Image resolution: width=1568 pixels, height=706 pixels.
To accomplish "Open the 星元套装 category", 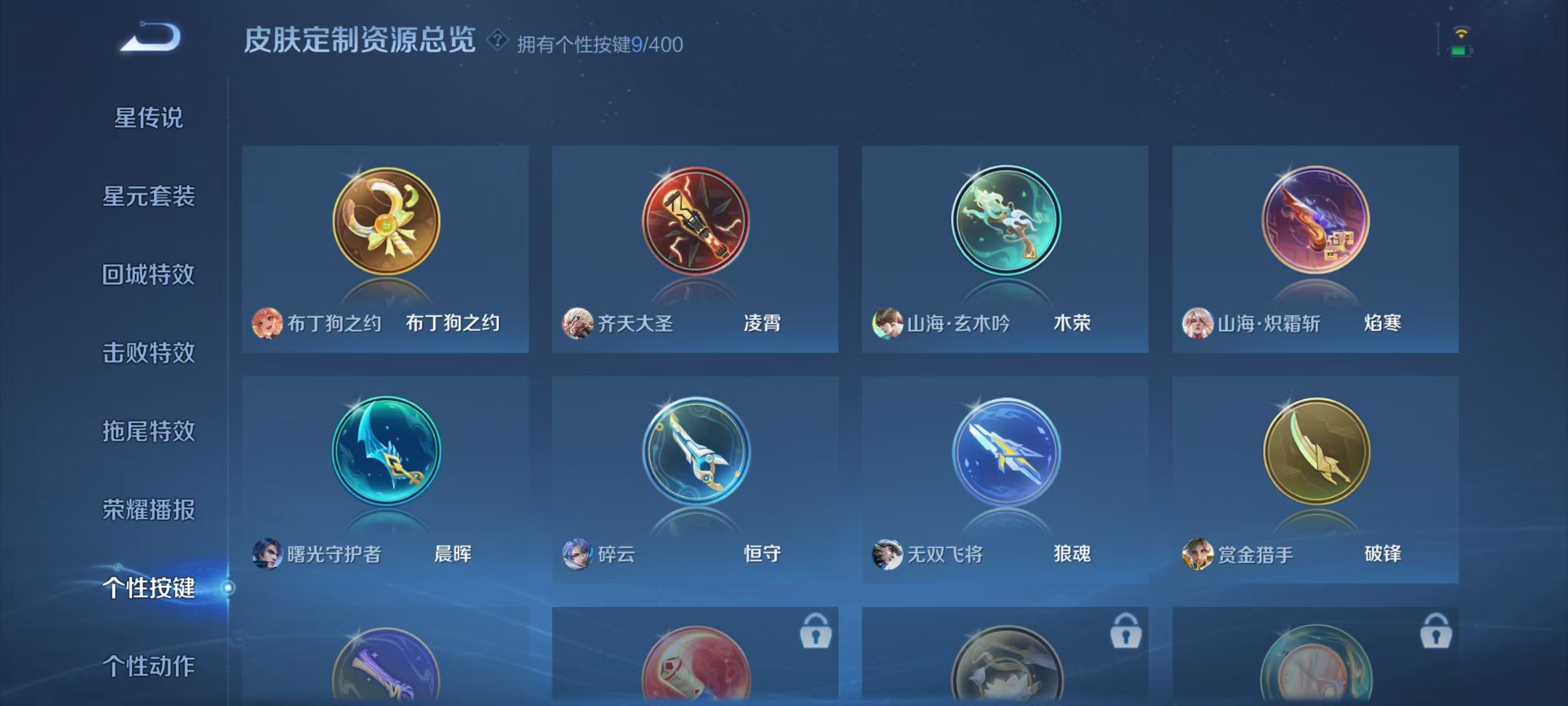I will (x=149, y=195).
